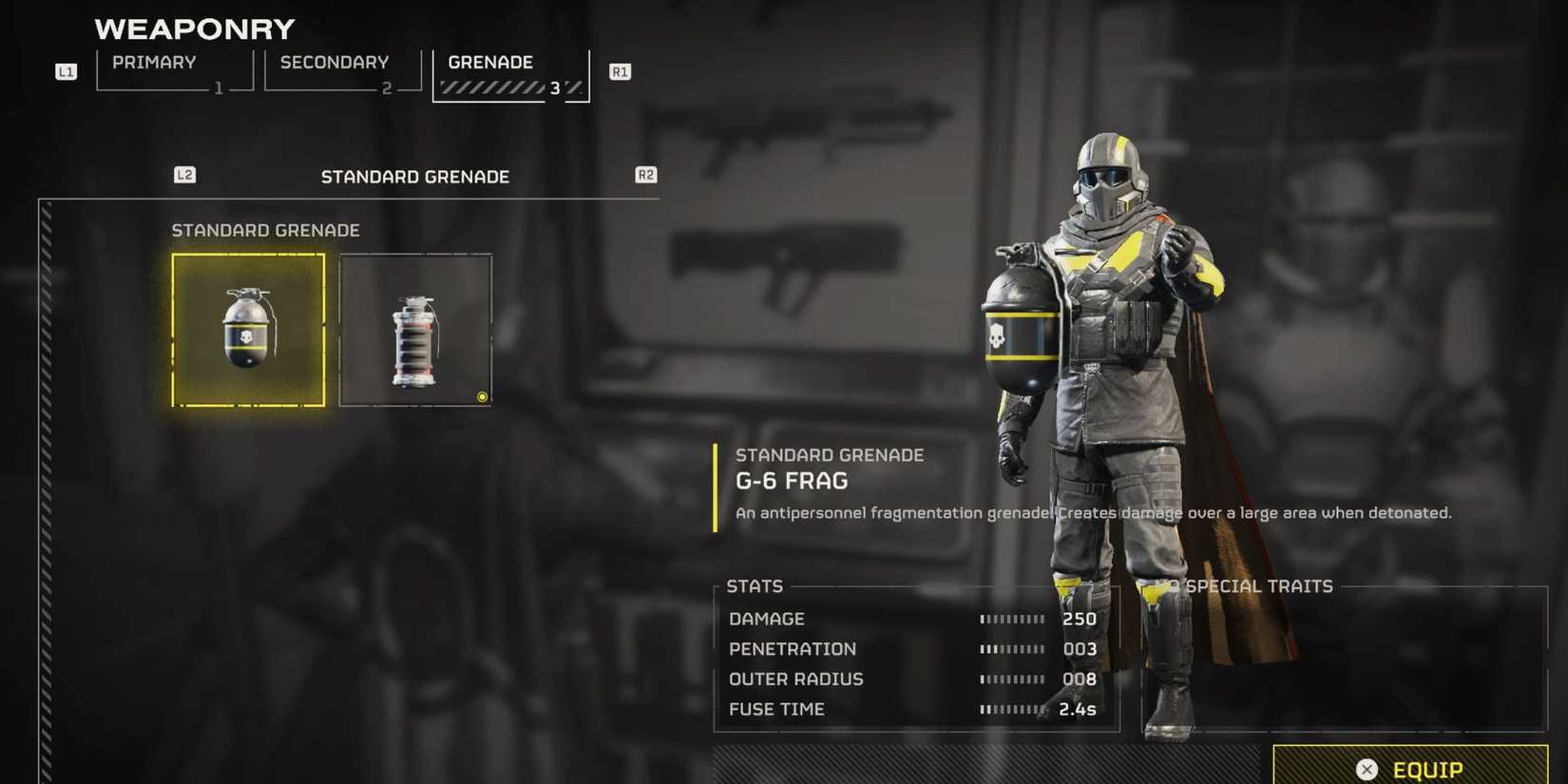Click the G-6 Frag name text
The image size is (1568, 784).
793,481
